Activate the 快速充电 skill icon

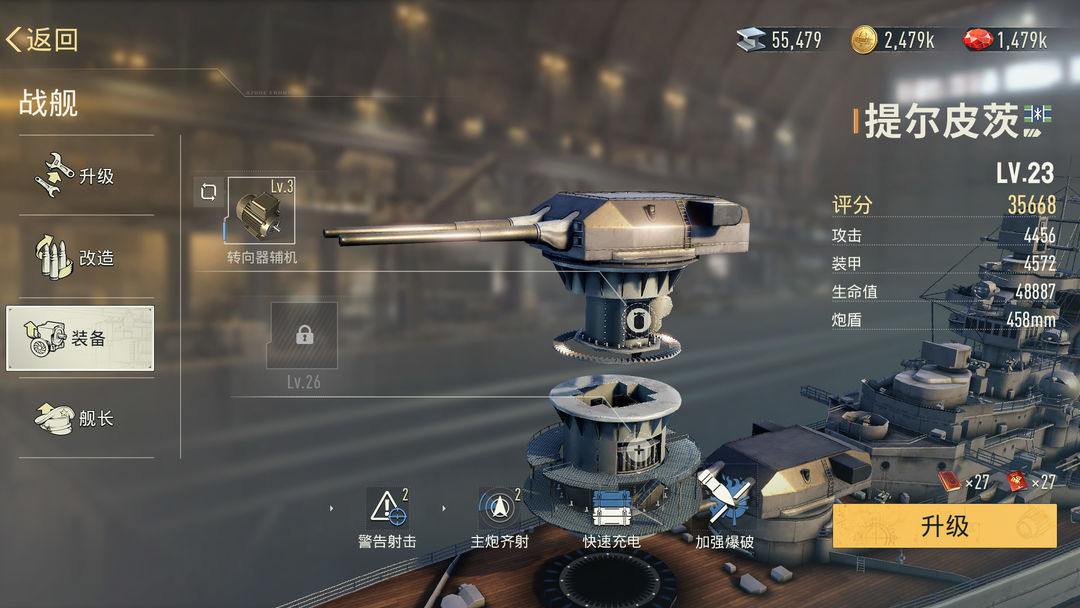click(611, 509)
